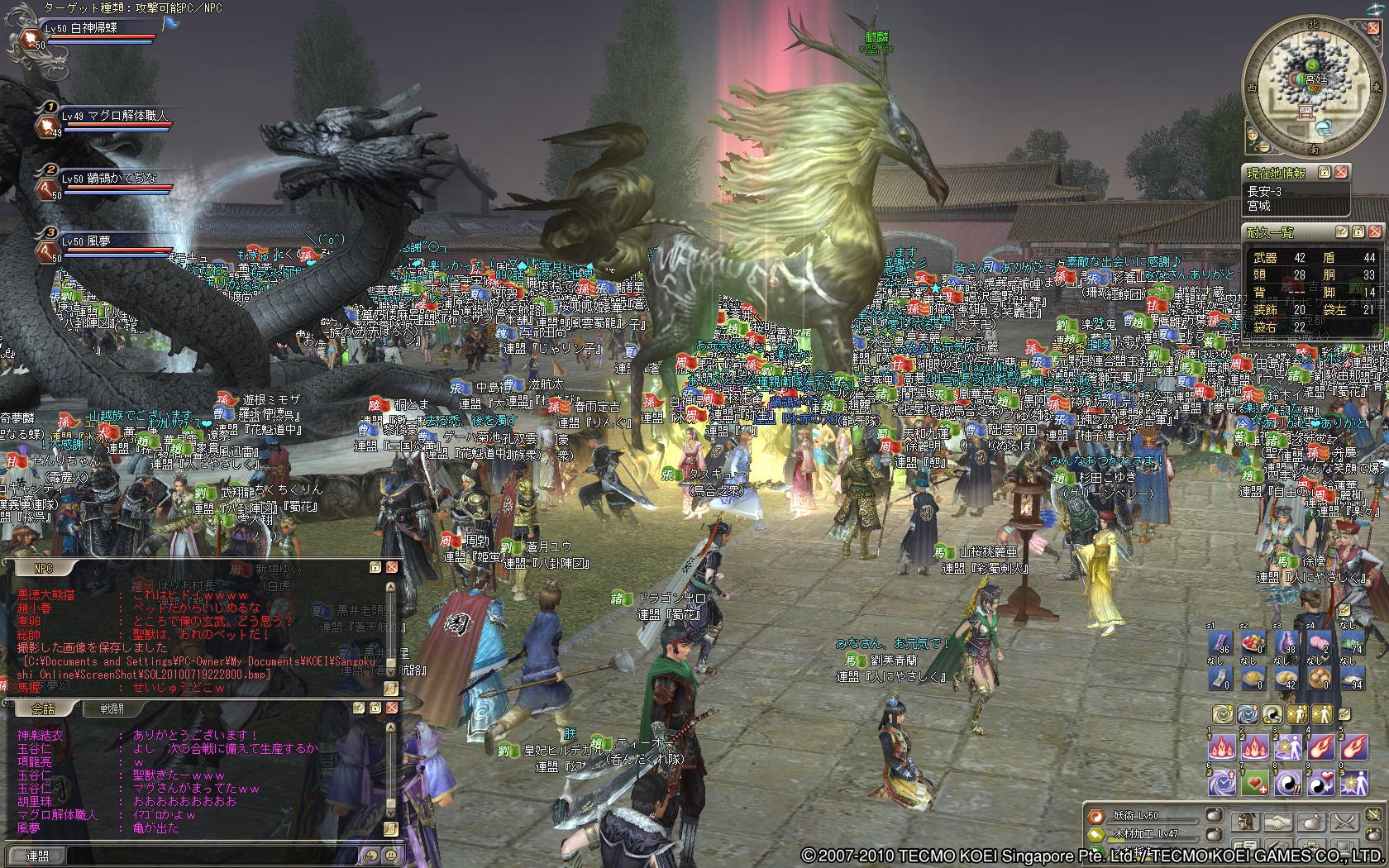
Task: Open the crossed swords battle menu
Action: click(1344, 822)
